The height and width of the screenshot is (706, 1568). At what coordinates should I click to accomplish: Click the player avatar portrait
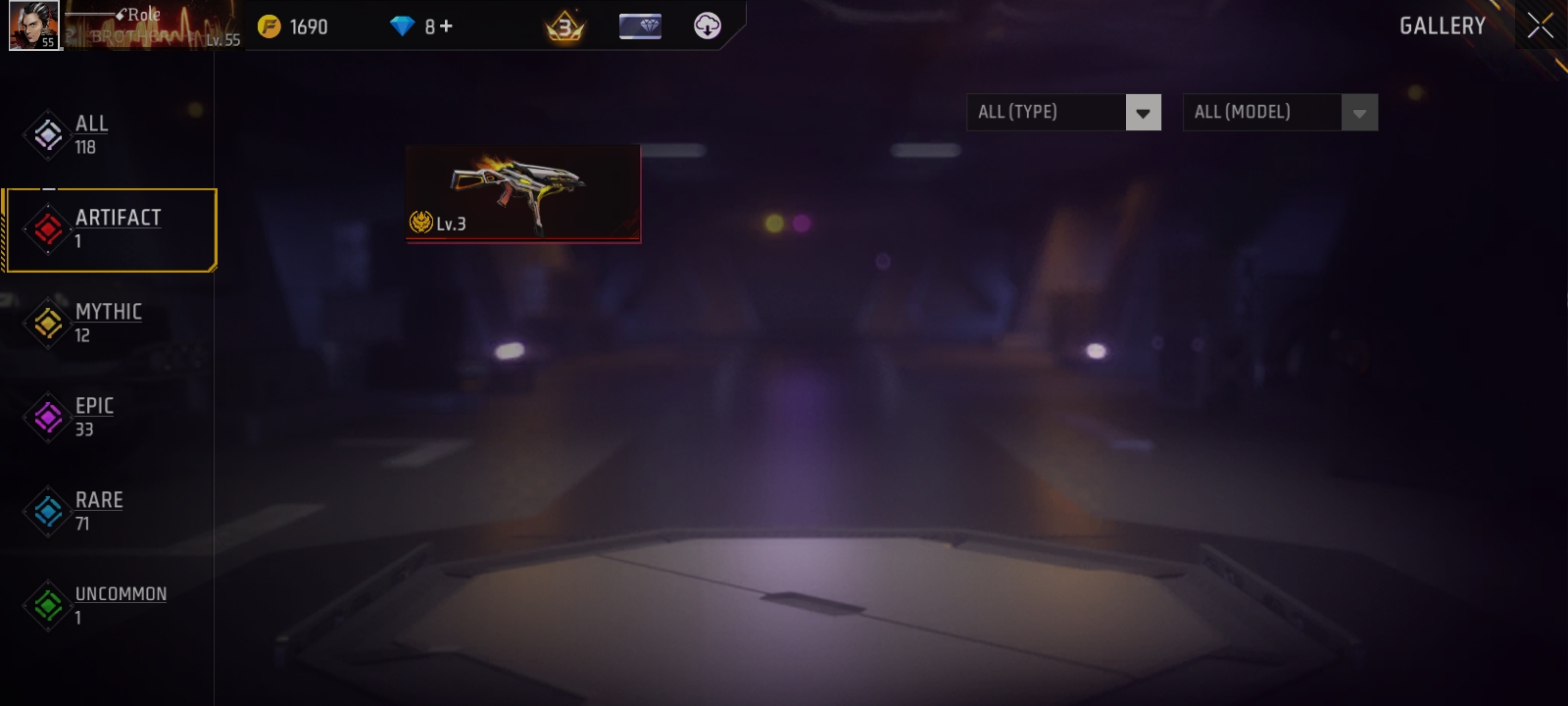click(33, 26)
